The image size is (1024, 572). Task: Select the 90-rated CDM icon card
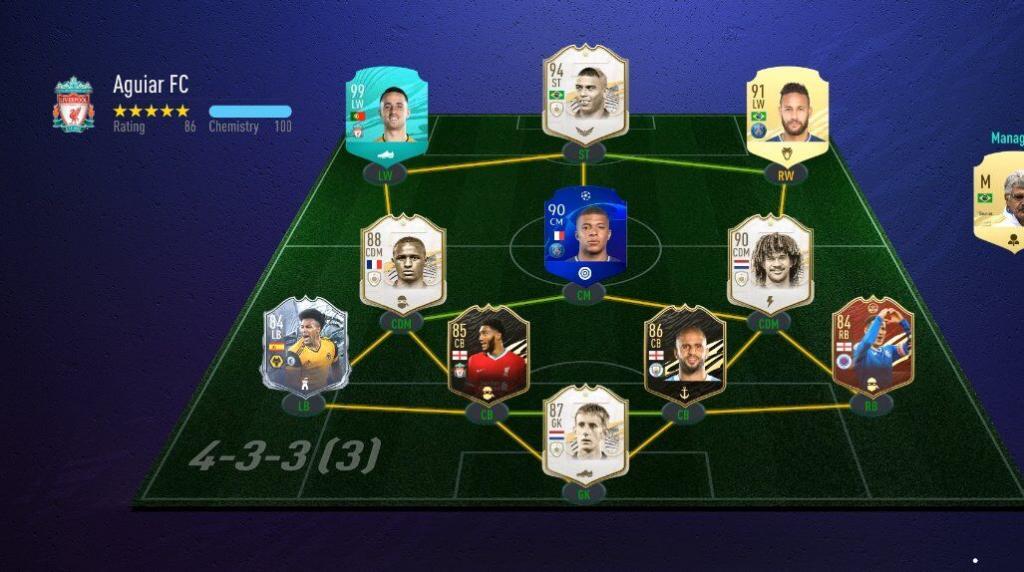point(769,262)
